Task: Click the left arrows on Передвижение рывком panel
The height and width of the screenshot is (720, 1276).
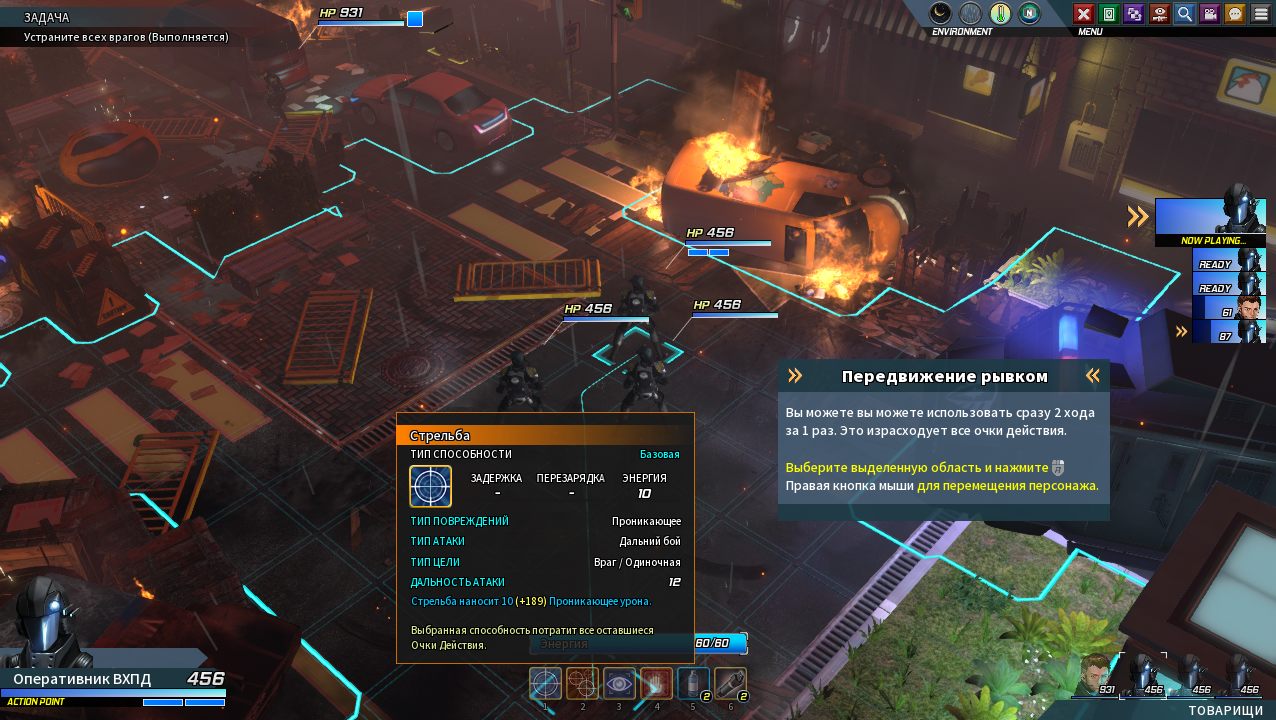Action: click(x=795, y=376)
